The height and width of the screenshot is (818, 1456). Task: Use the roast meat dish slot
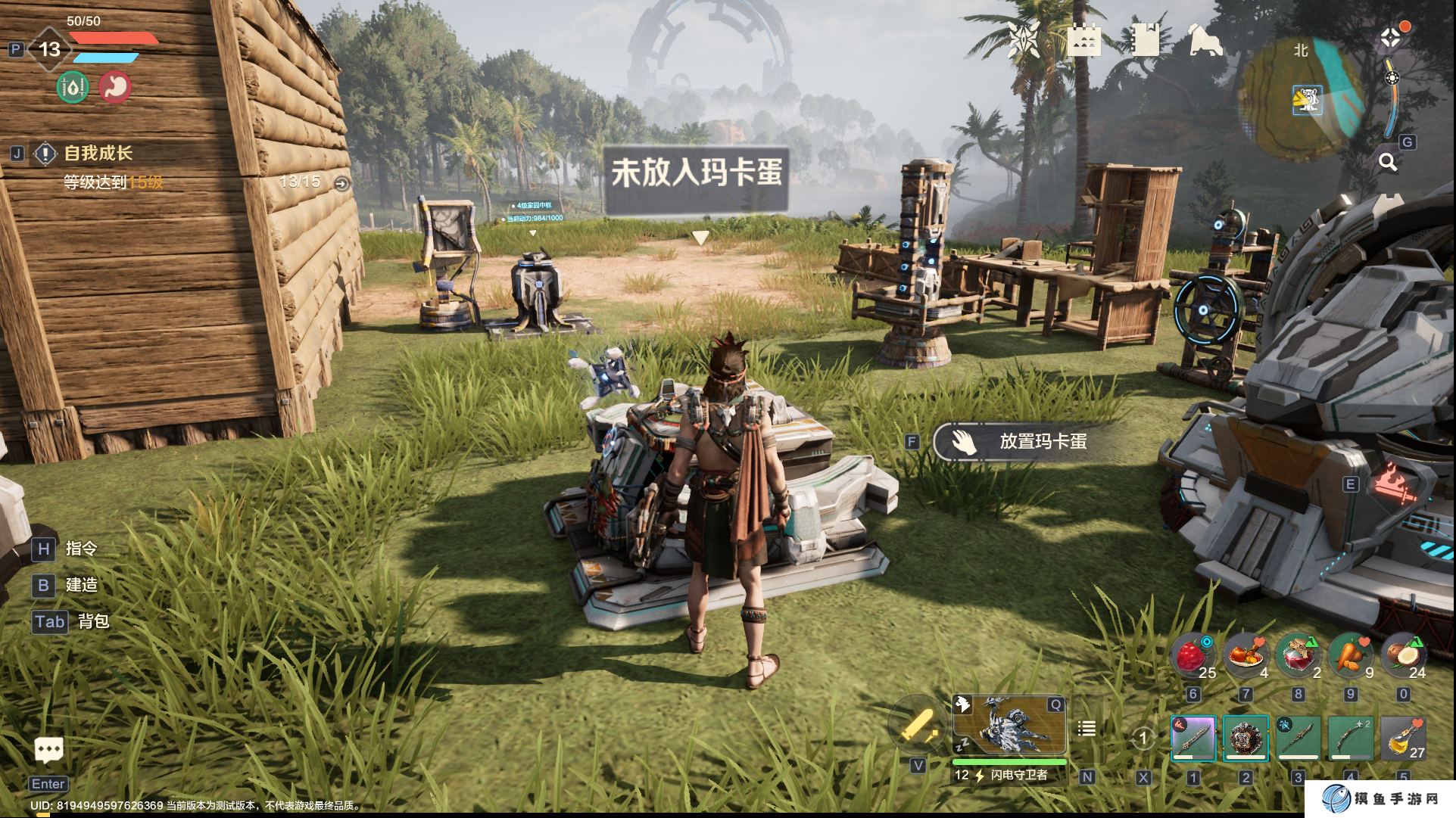1246,655
